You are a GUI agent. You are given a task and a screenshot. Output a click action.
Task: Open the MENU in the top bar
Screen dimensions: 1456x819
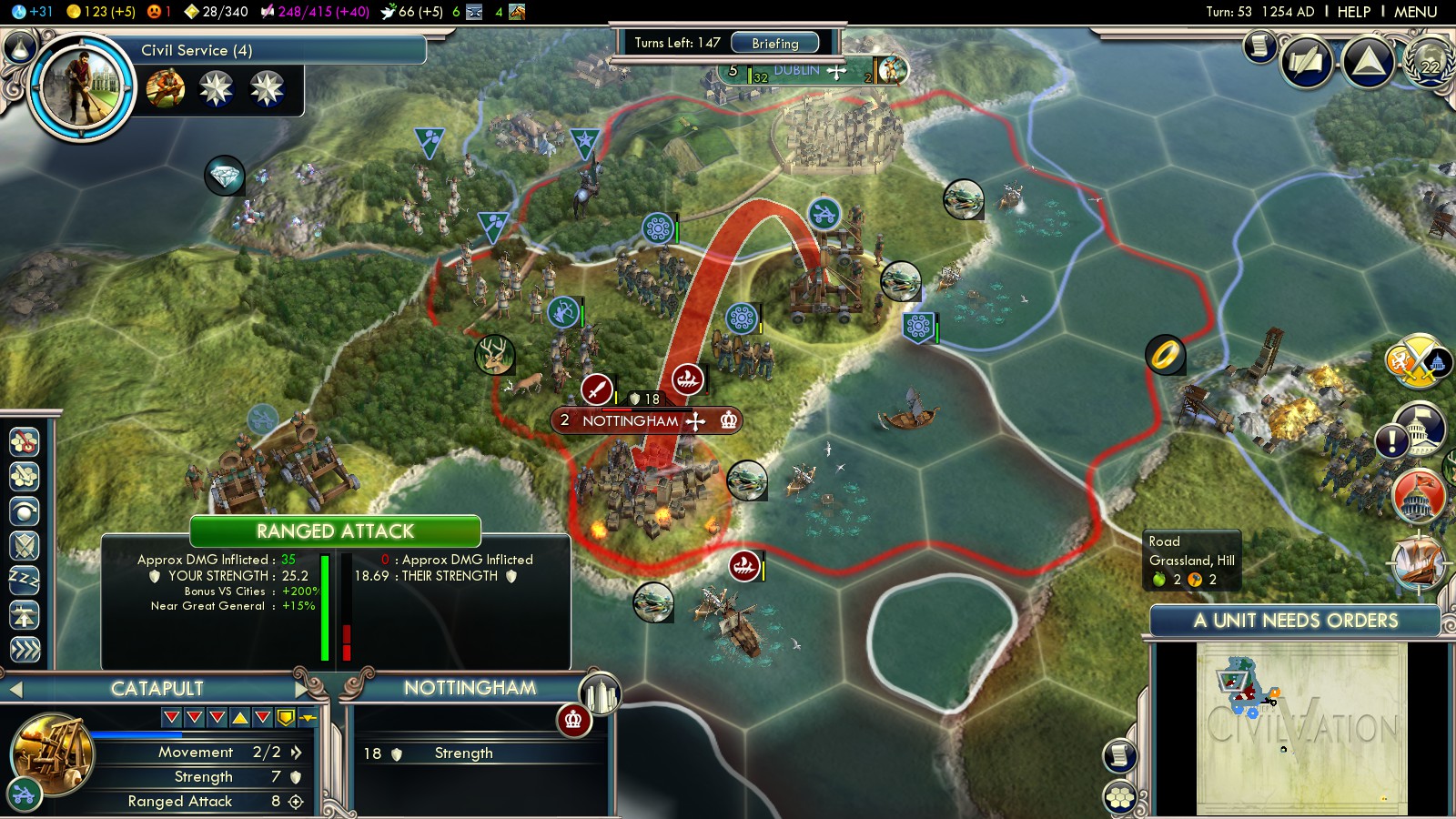coord(1415,12)
